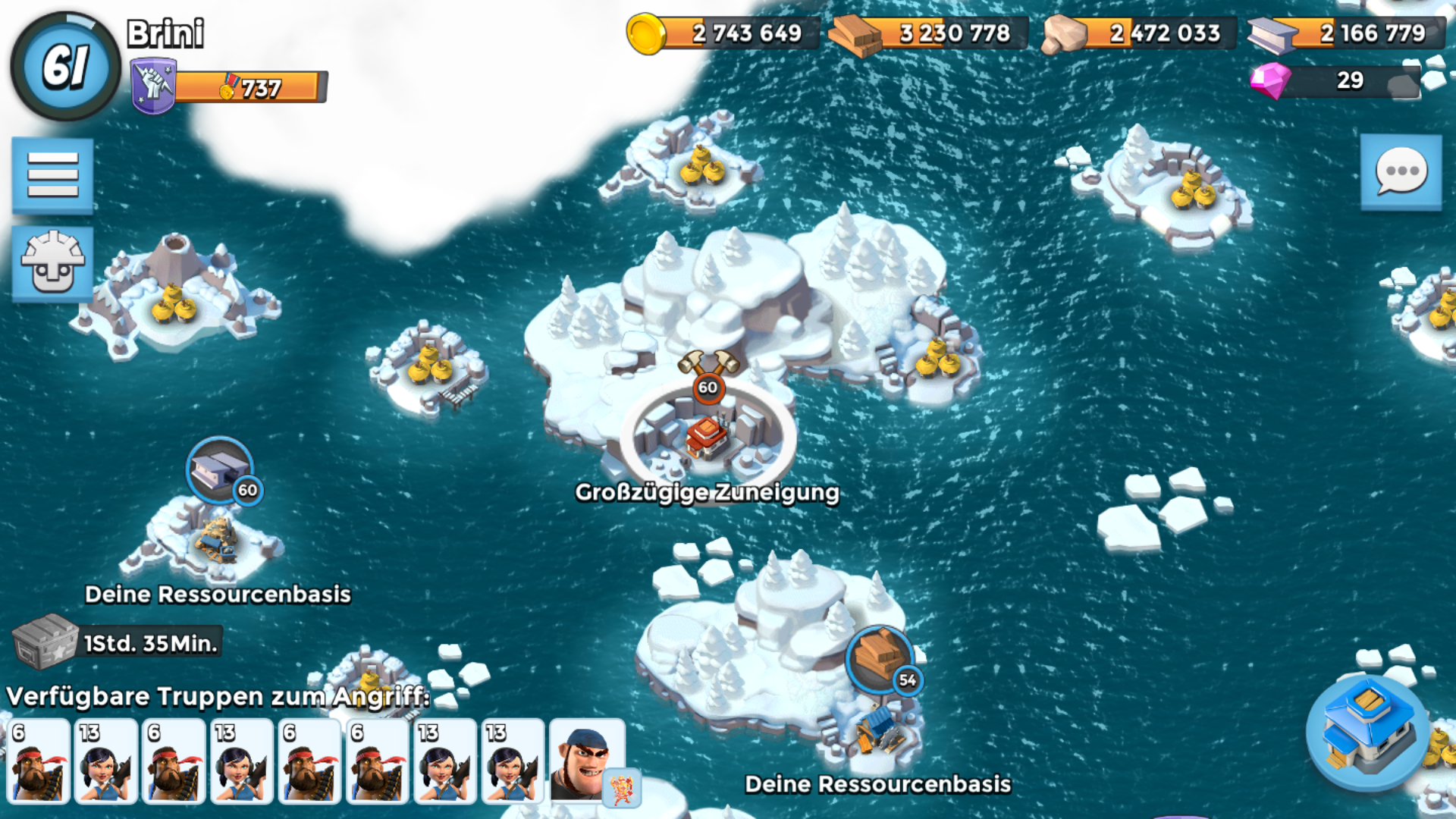Image resolution: width=1456 pixels, height=819 pixels.
Task: Open the supply crate timer chest
Action: click(45, 642)
